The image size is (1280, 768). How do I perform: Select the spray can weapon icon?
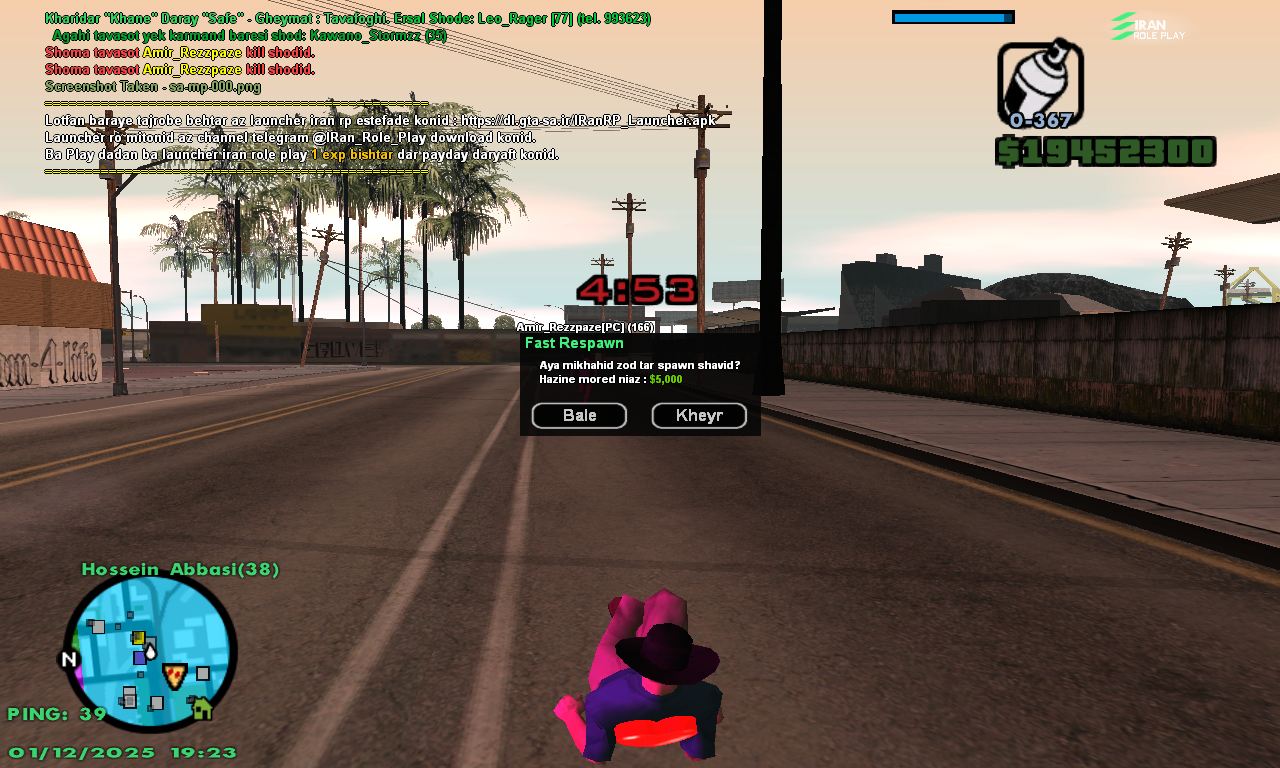(x=1040, y=82)
